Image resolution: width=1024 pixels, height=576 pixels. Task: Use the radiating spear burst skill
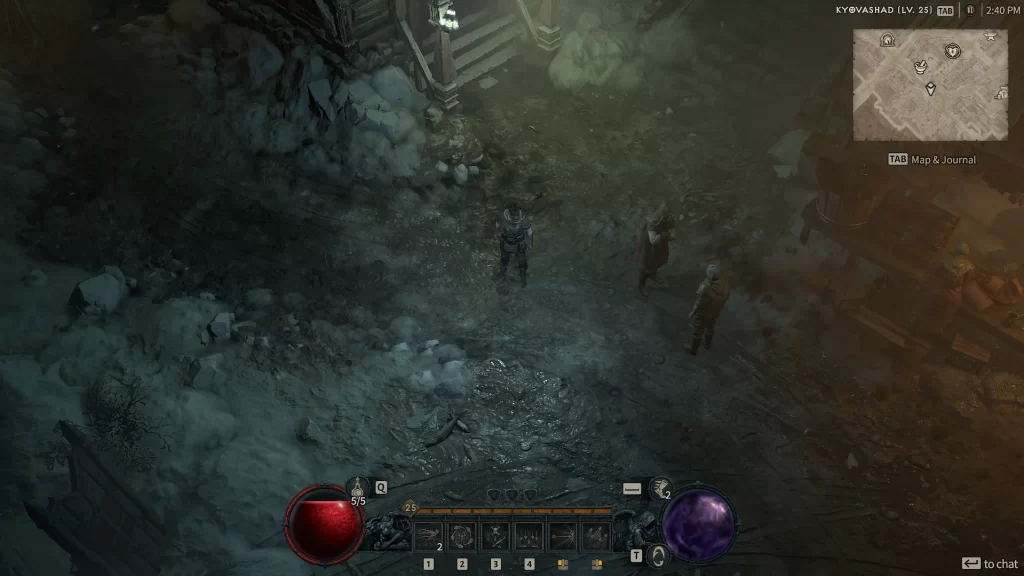click(x=563, y=537)
